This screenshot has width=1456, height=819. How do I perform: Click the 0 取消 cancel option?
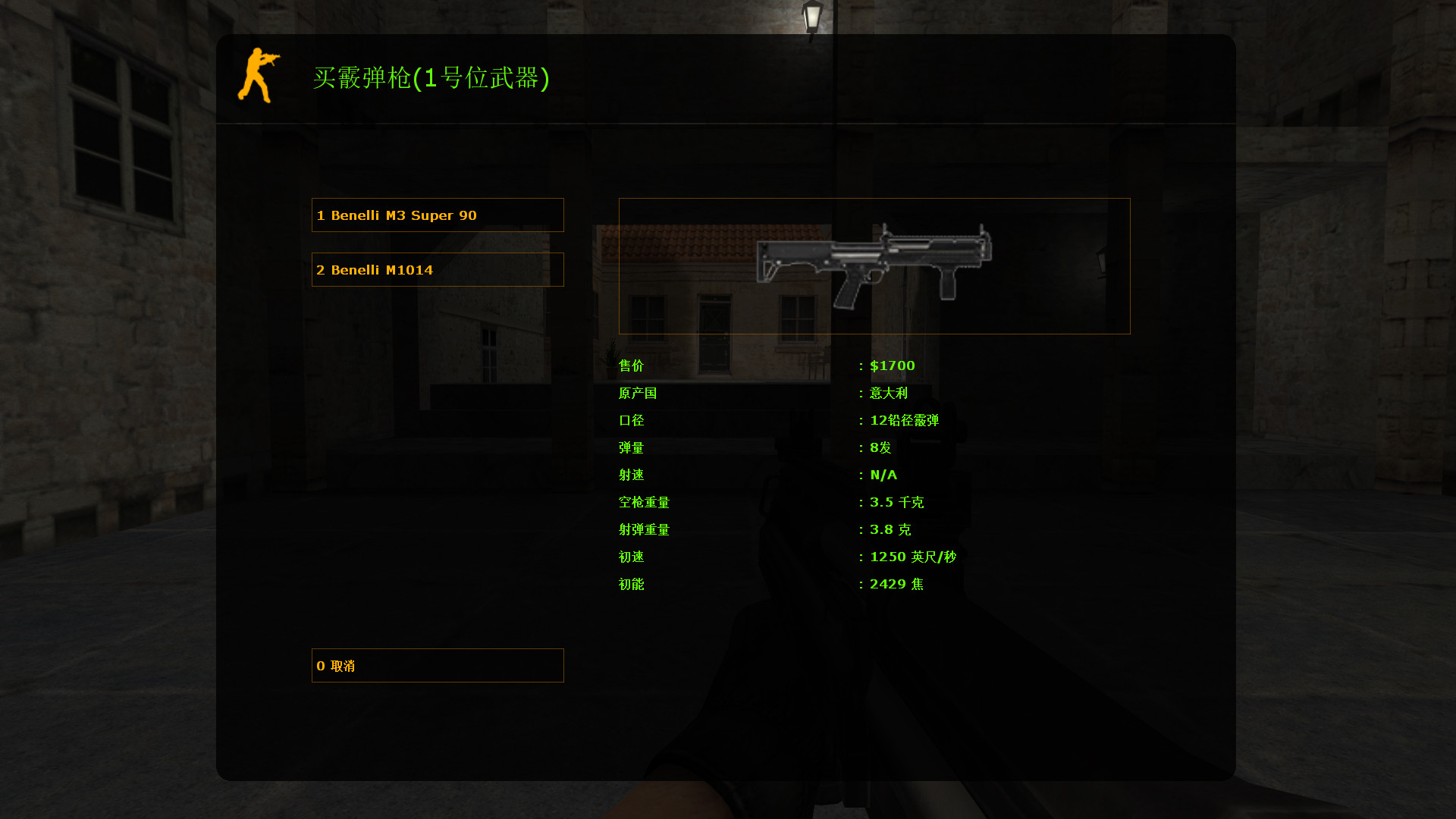pyautogui.click(x=438, y=665)
